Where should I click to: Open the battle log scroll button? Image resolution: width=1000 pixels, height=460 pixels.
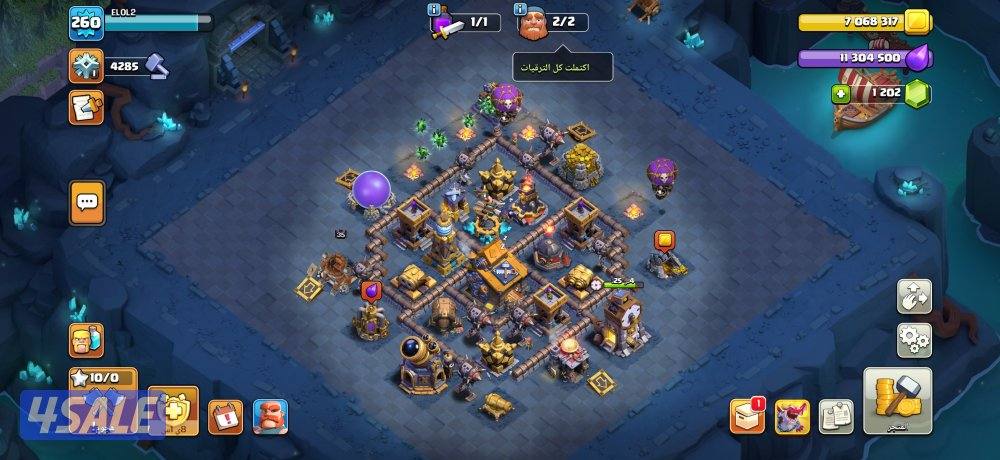point(86,107)
